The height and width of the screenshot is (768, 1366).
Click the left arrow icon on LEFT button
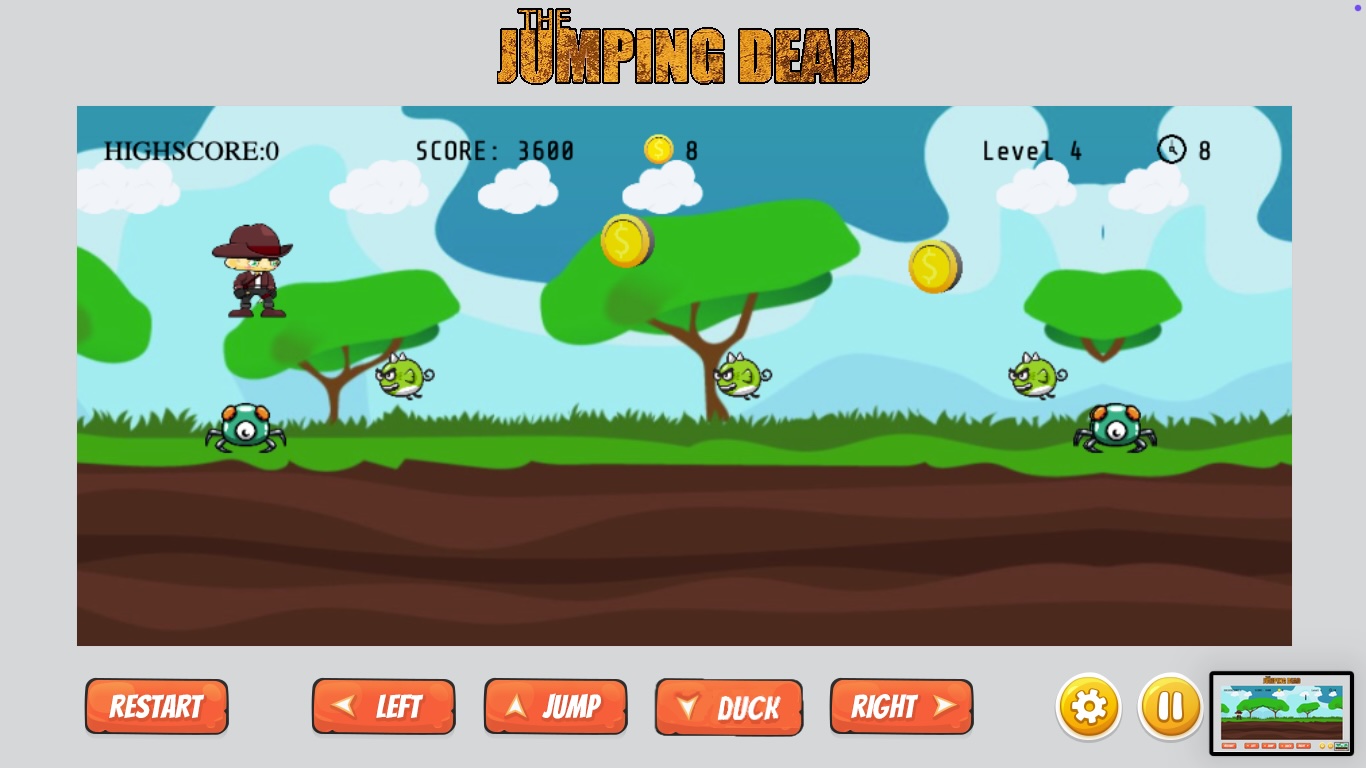coord(345,707)
